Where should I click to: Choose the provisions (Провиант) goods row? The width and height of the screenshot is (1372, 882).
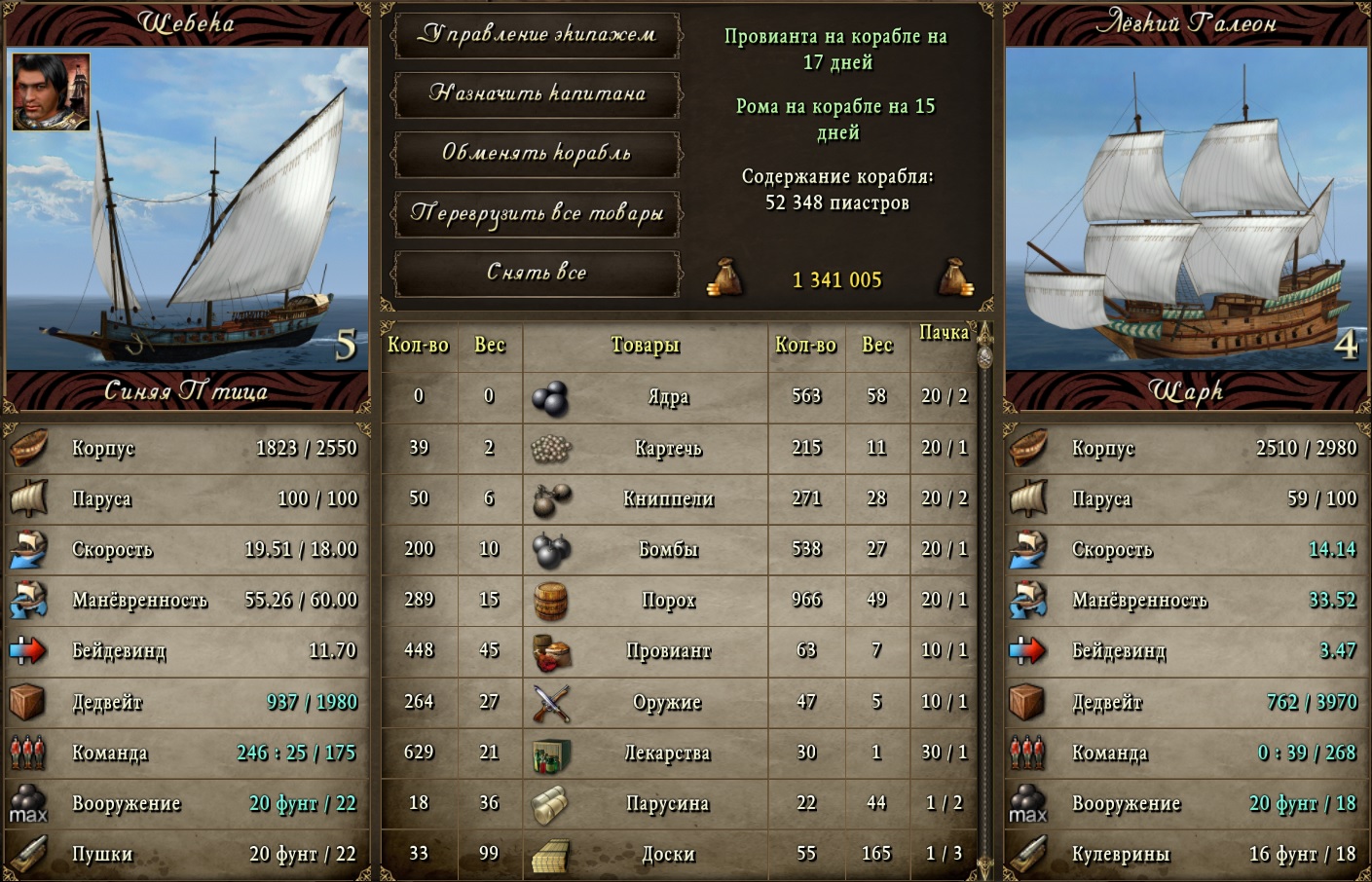[x=668, y=650]
